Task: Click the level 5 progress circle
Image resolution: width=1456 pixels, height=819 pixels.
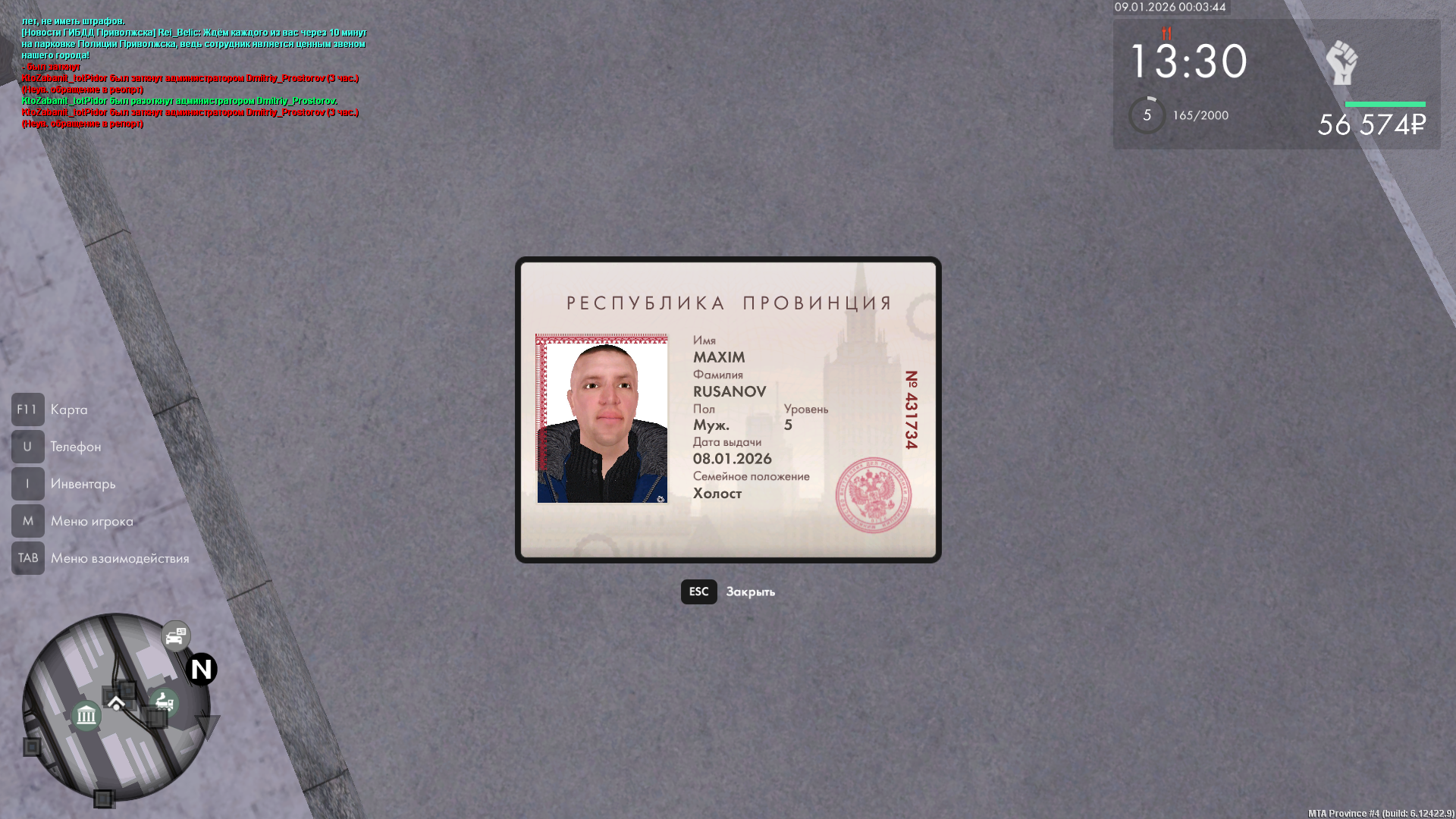Action: [1145, 115]
